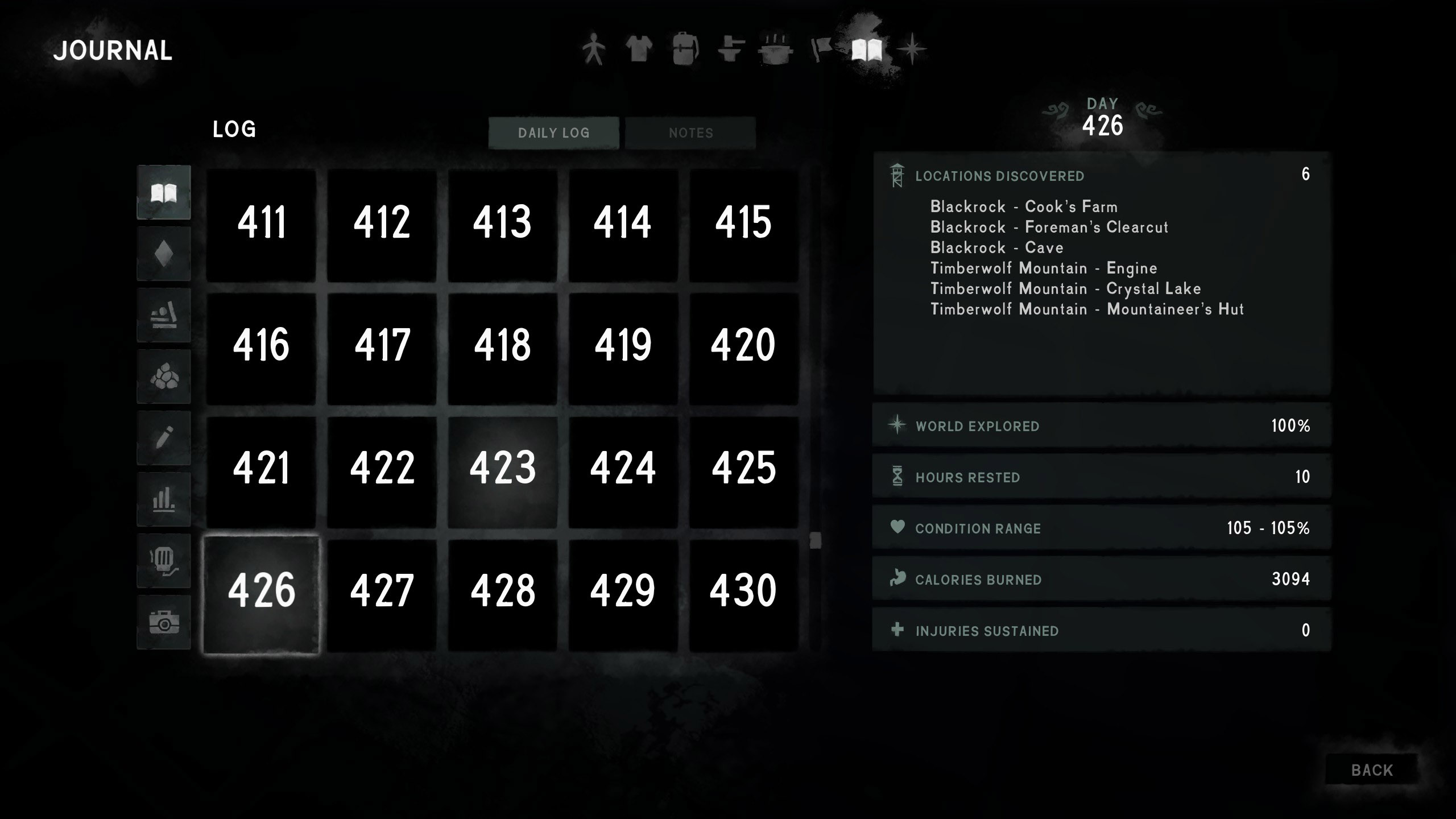Show day 430 log entry
This screenshot has width=1456, height=819.
(x=743, y=591)
